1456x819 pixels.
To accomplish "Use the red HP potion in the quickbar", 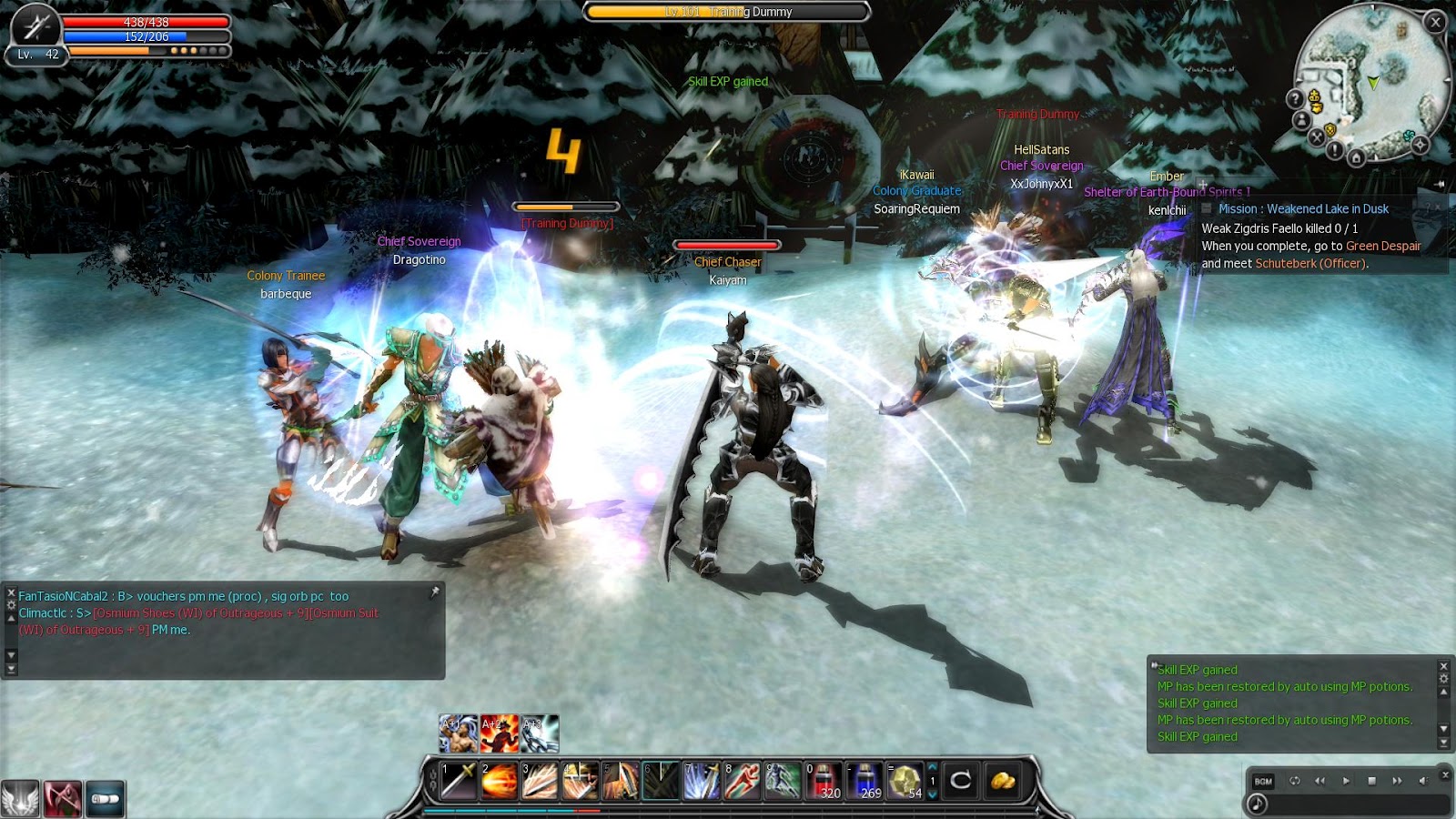I will click(x=824, y=781).
